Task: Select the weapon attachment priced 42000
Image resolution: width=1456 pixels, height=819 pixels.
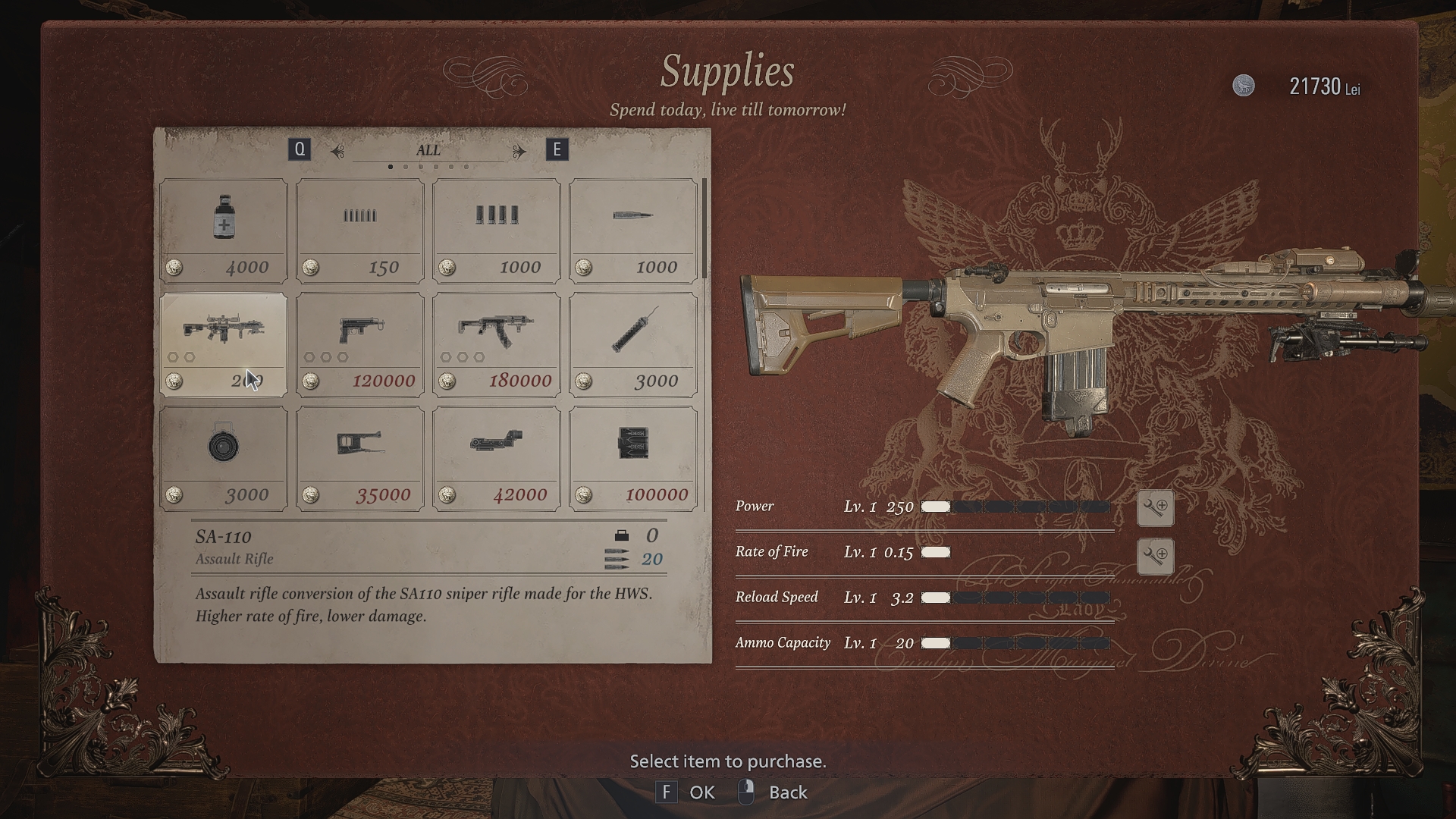Action: coord(497,457)
